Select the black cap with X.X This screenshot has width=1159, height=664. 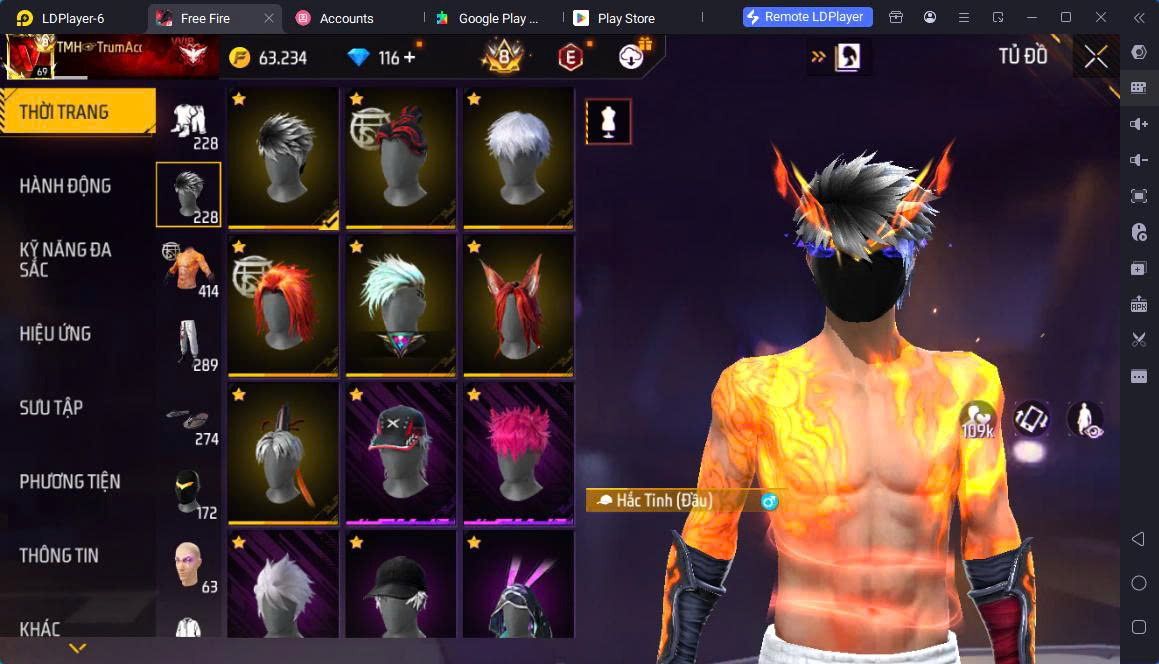pyautogui.click(x=401, y=453)
